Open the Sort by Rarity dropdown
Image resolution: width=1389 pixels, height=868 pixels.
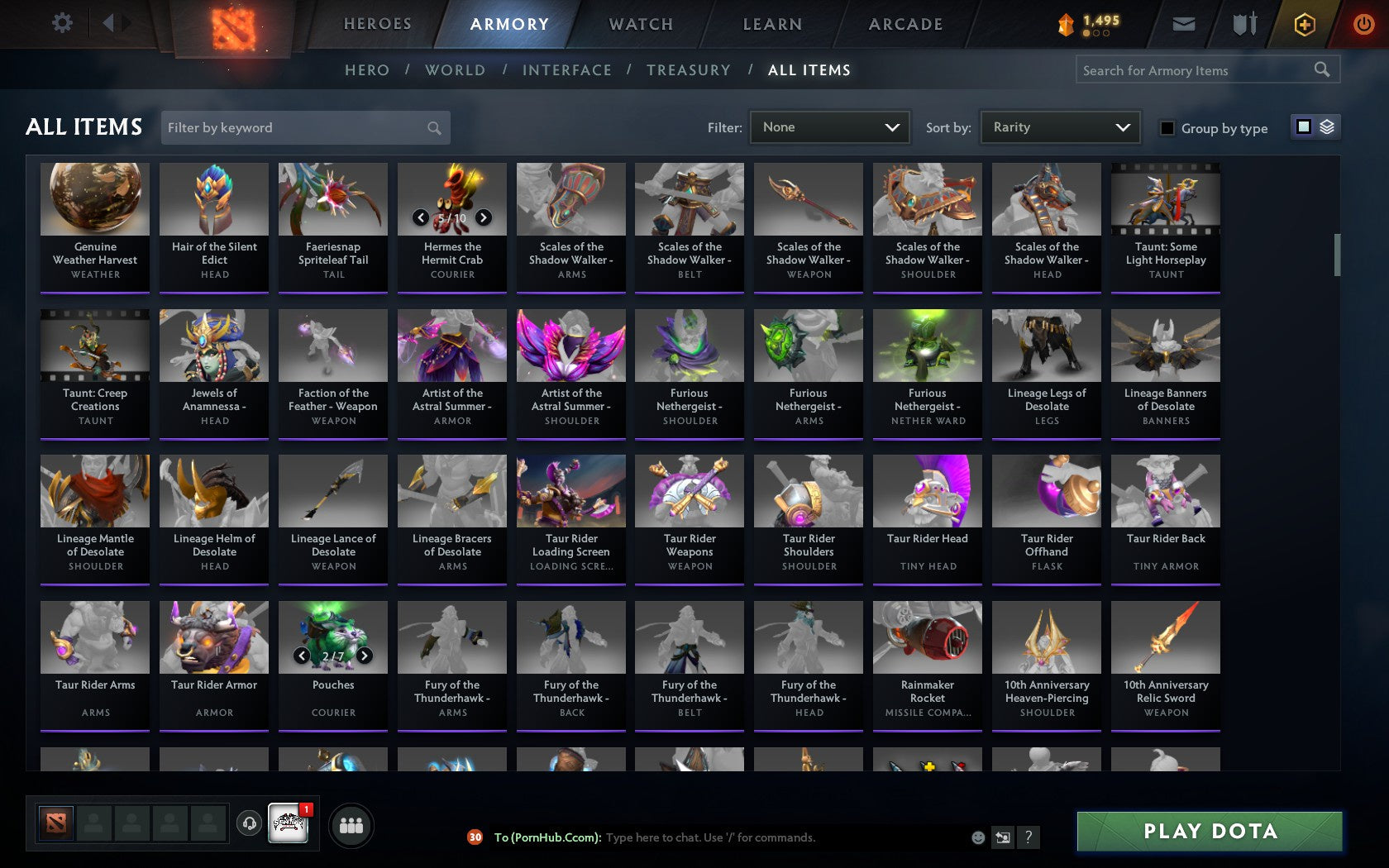point(1059,127)
